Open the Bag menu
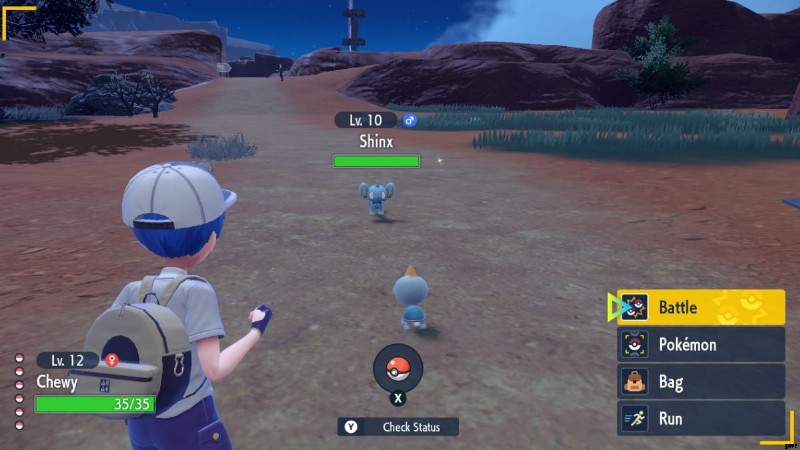The image size is (800, 450). click(700, 381)
